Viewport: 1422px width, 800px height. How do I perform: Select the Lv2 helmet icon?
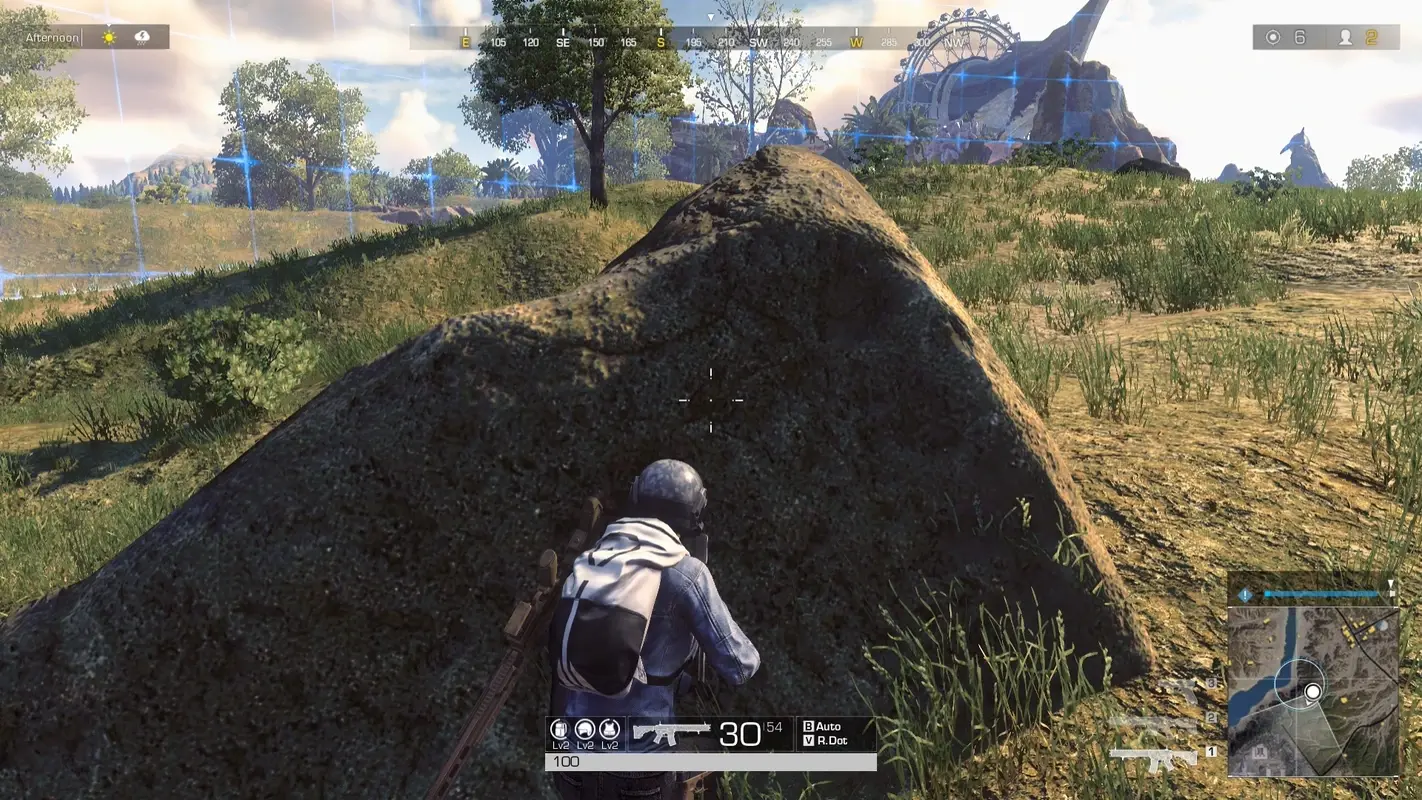point(585,730)
